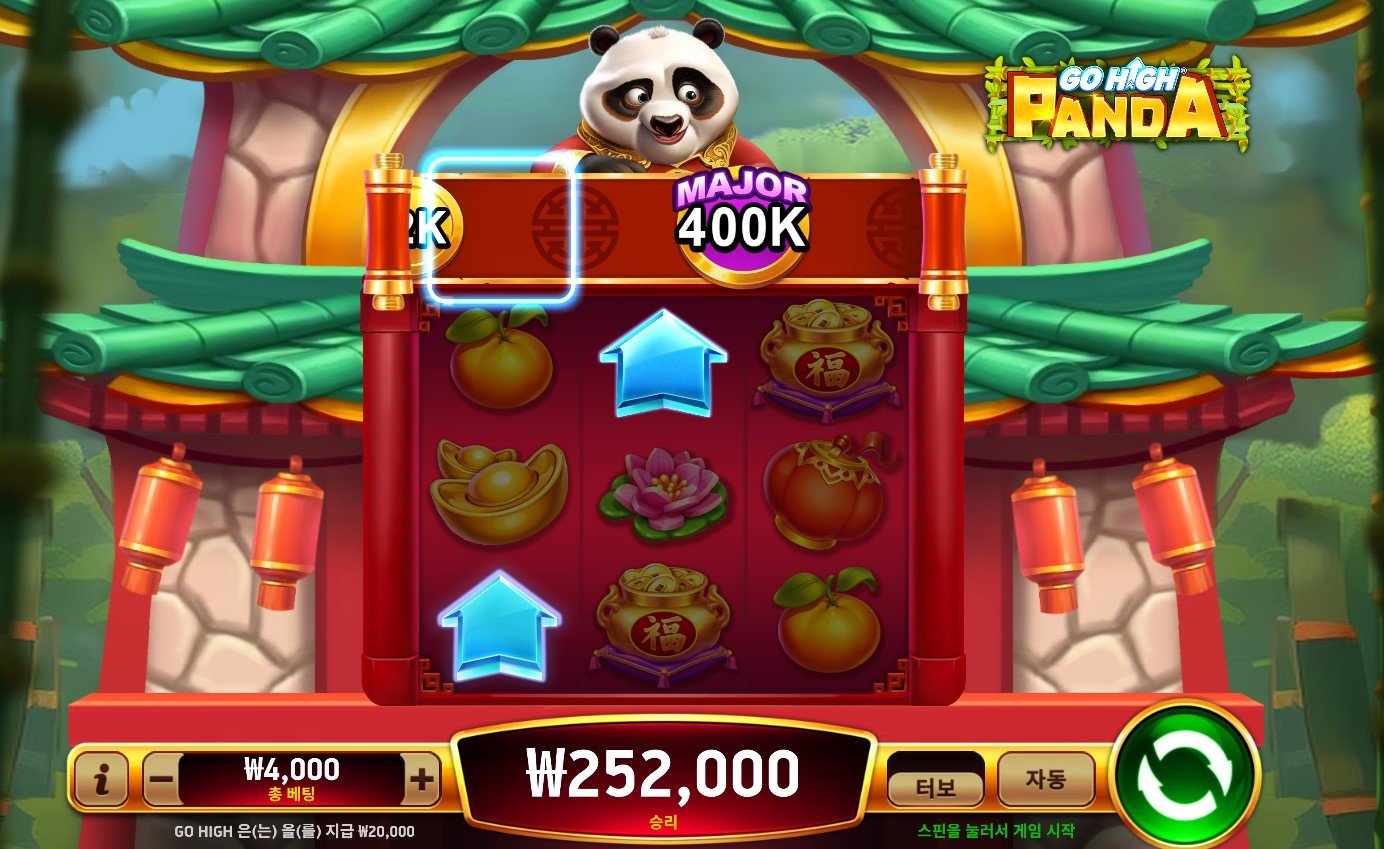Toggle turbo mode with the 터보 button
Image resolution: width=1384 pixels, height=849 pixels.
pos(936,788)
